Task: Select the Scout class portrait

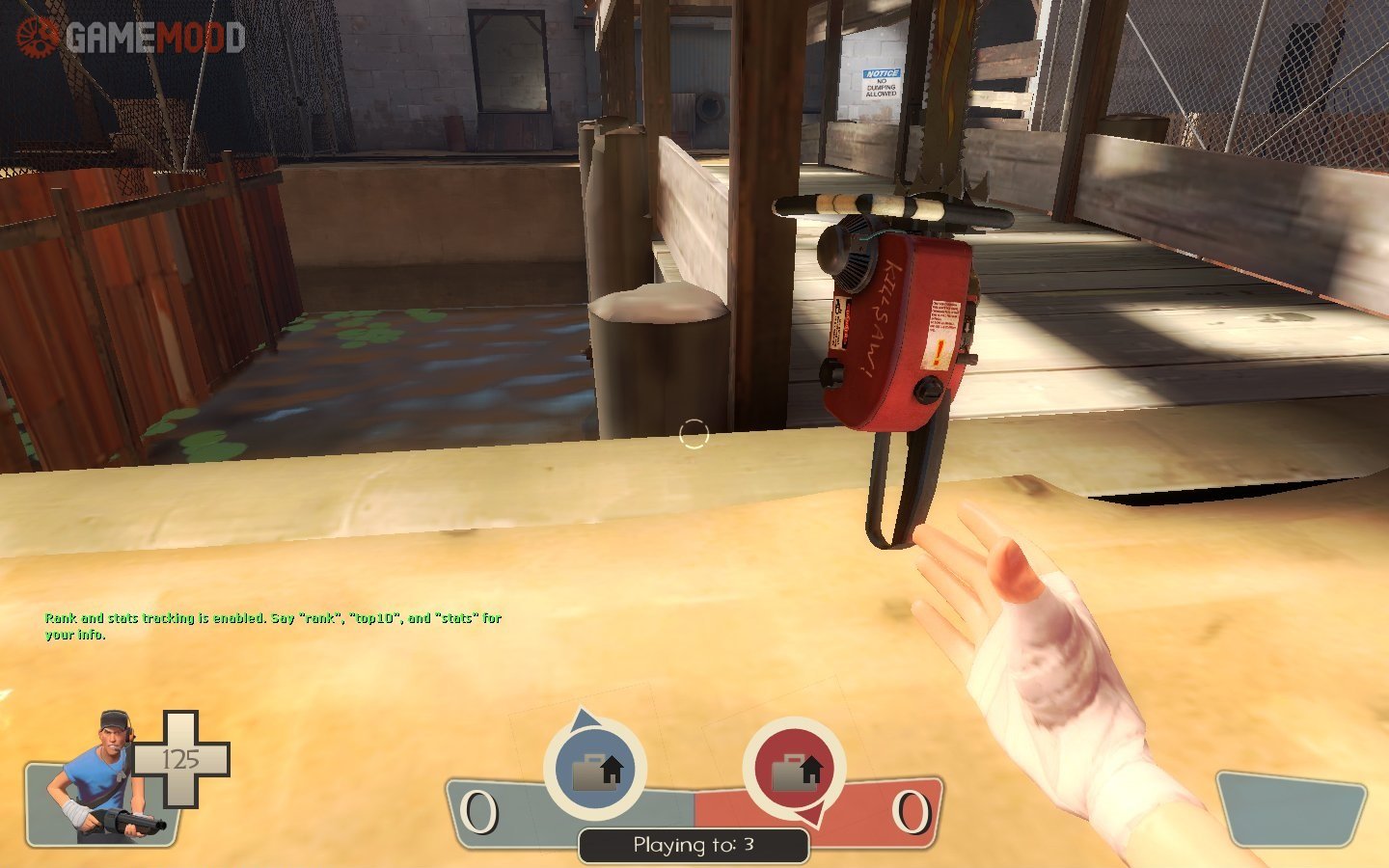Action: pos(106,777)
